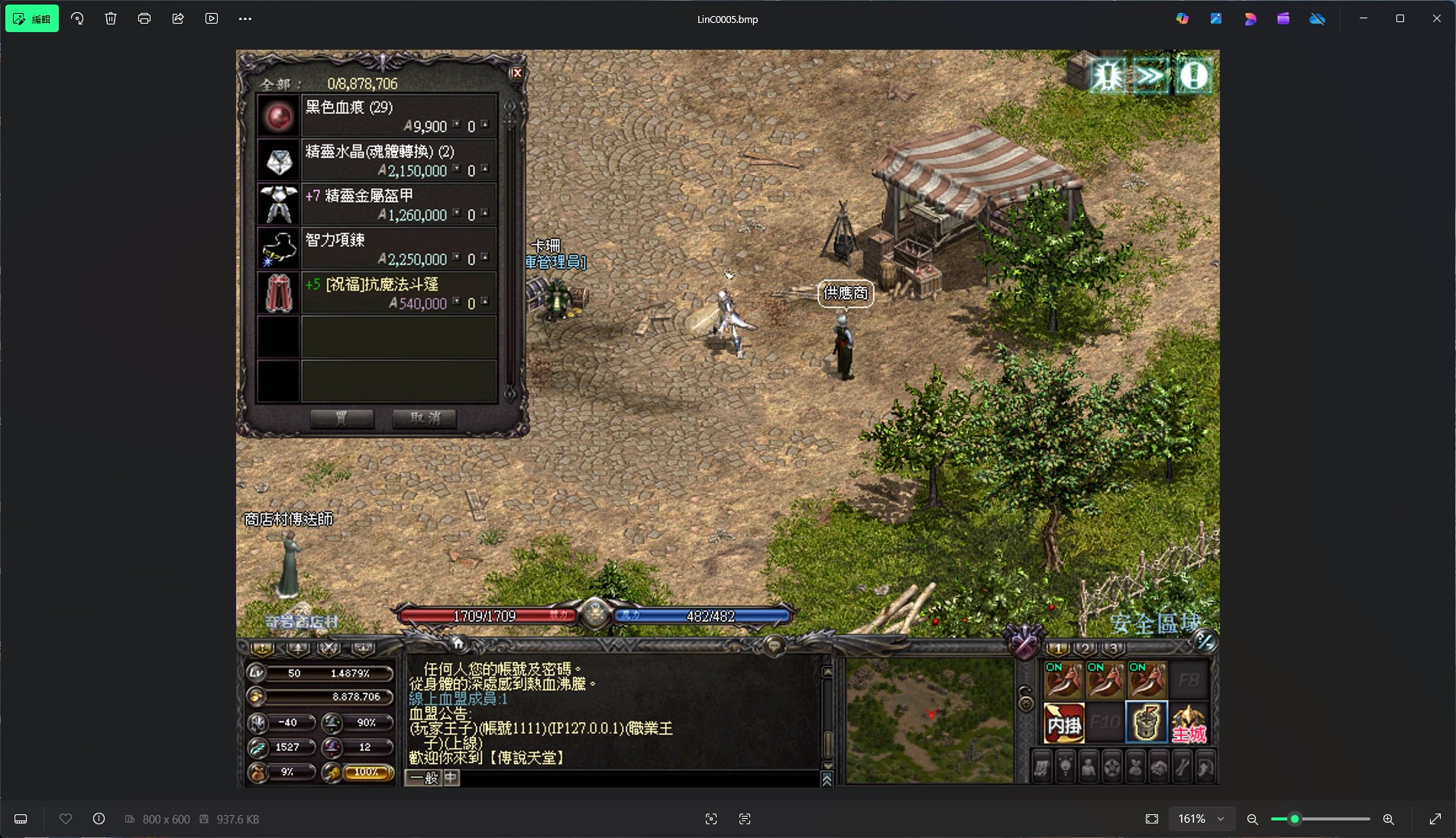Click the 內掛 hotbar icon

point(1064,723)
